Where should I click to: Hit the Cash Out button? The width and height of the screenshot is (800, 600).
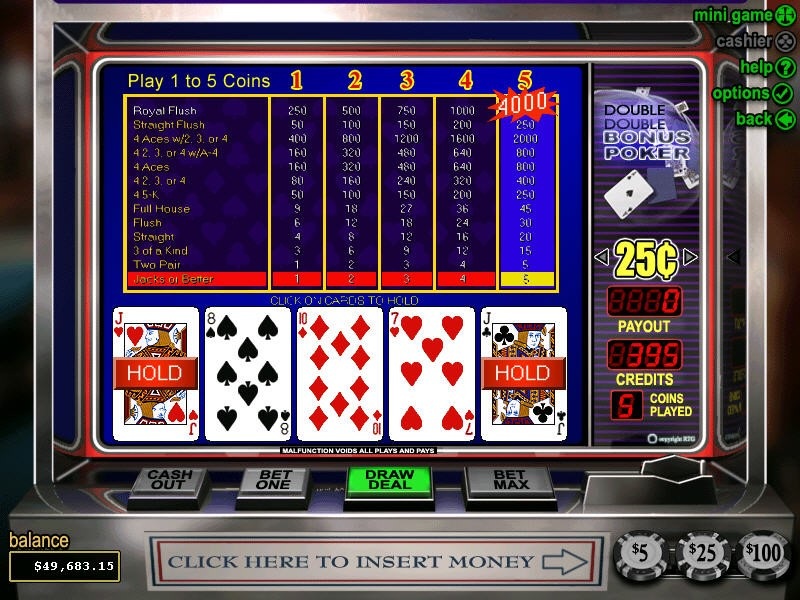click(x=169, y=481)
